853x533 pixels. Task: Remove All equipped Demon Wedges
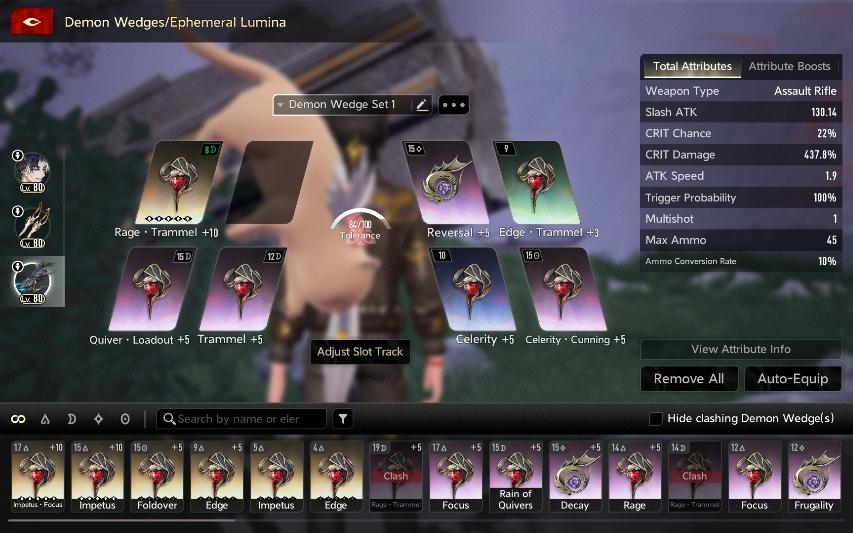click(x=689, y=379)
